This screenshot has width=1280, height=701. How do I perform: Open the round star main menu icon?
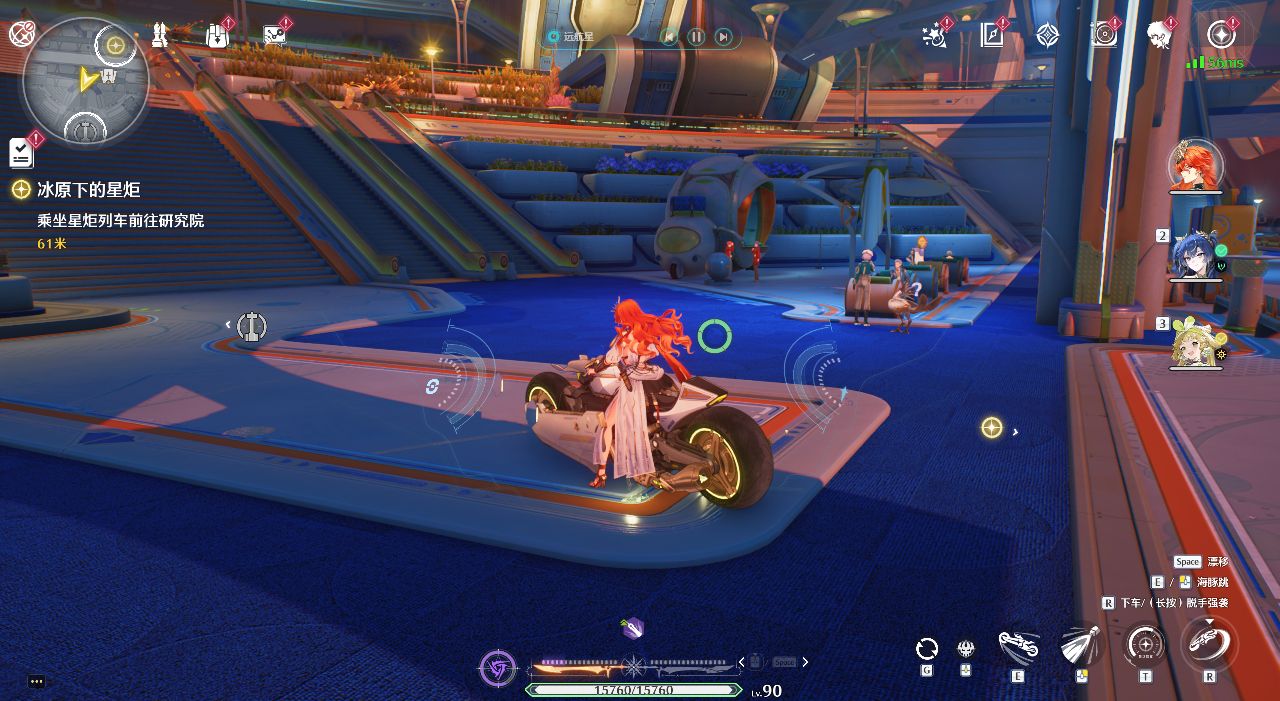pos(1221,35)
